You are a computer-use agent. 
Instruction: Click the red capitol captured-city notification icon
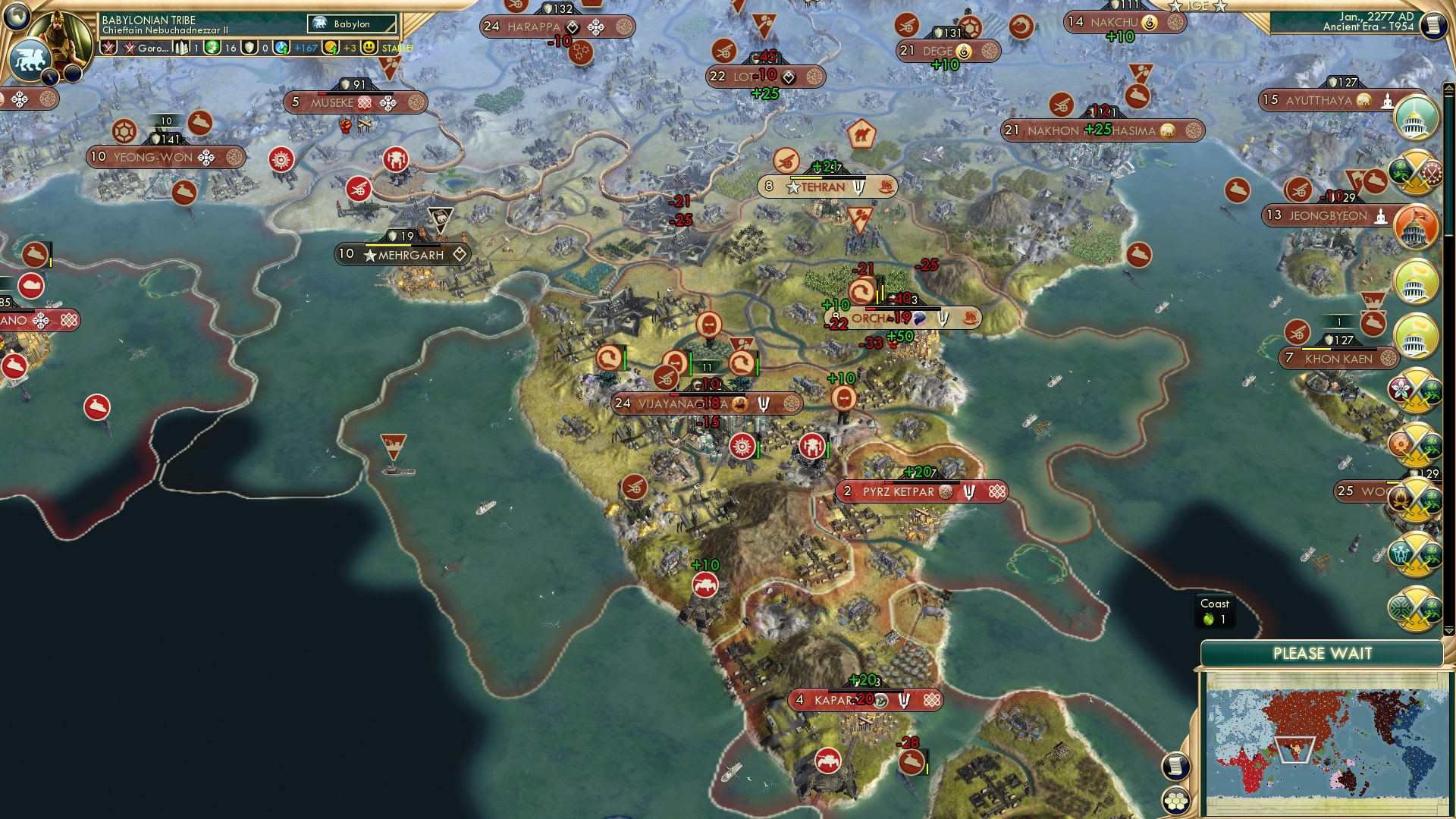point(1415,225)
